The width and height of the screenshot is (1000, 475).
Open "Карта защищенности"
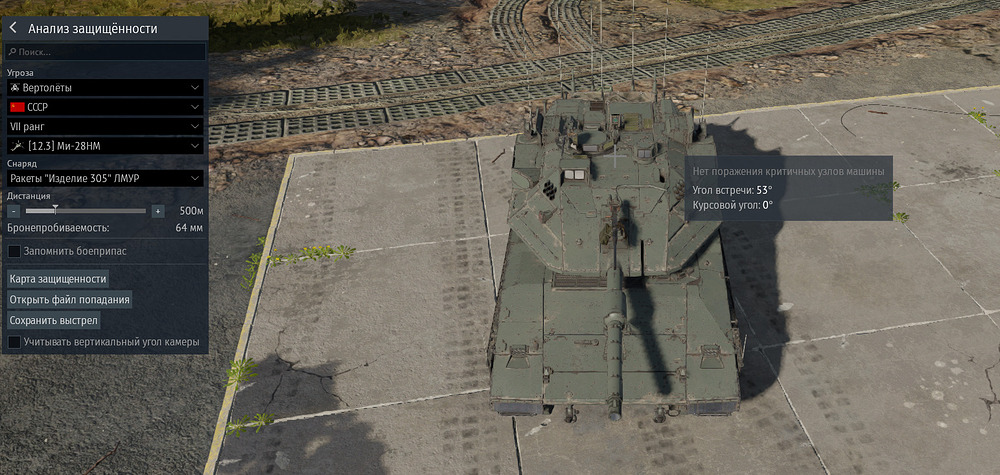(58, 279)
